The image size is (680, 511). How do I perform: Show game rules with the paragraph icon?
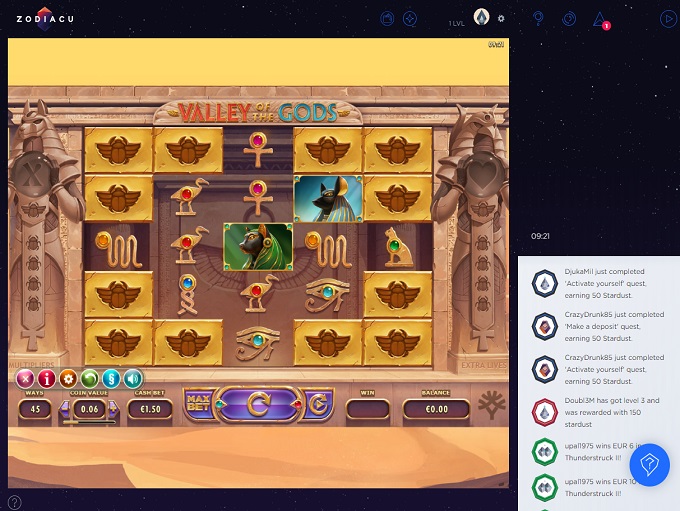[111, 378]
